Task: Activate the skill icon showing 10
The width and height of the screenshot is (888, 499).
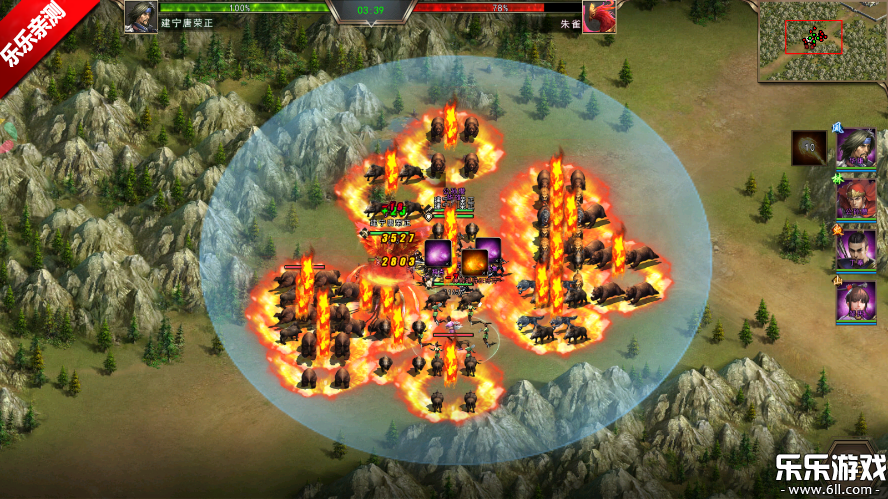Action: 809,147
